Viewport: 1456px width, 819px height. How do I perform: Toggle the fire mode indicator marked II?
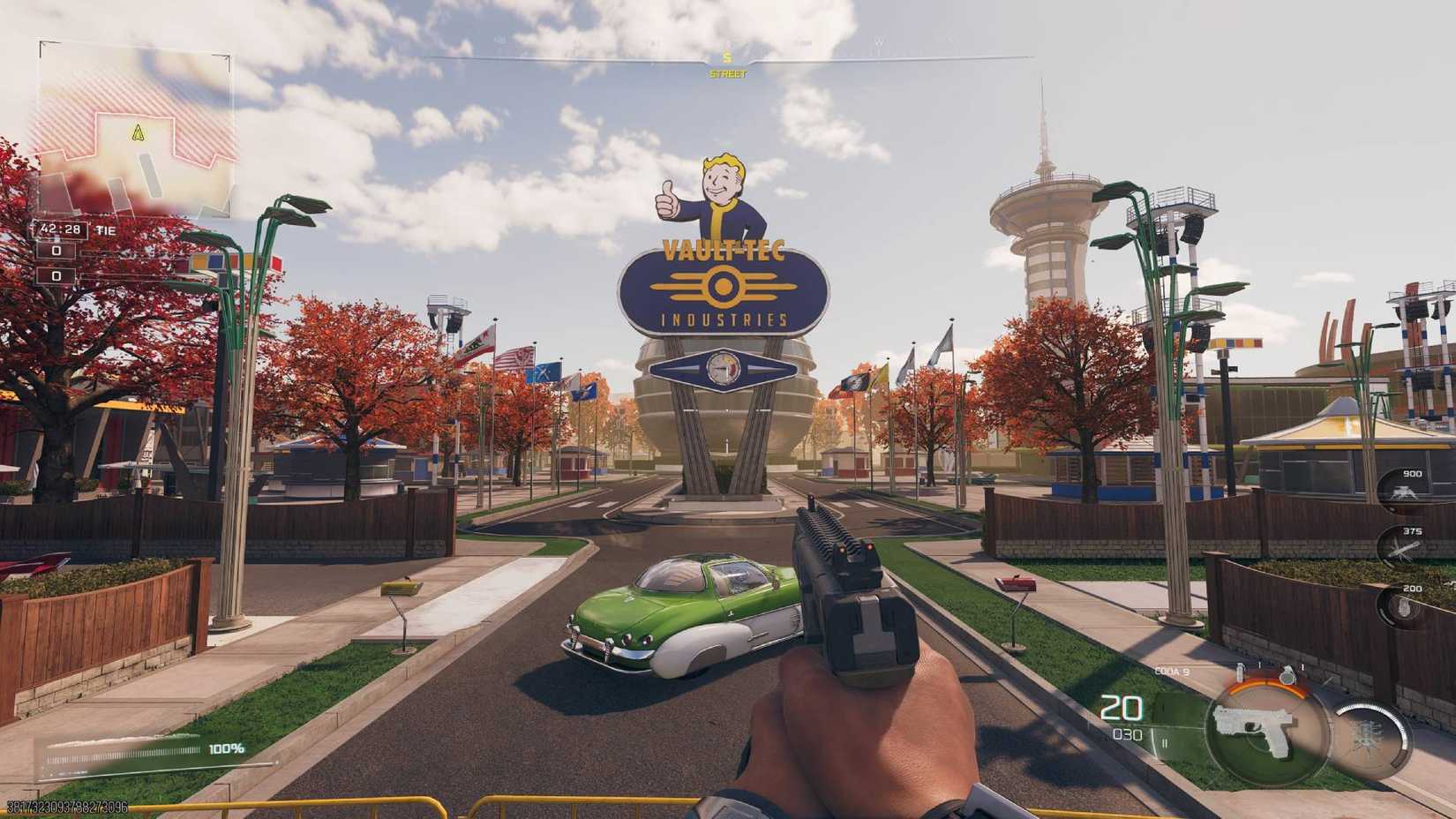click(x=1166, y=743)
